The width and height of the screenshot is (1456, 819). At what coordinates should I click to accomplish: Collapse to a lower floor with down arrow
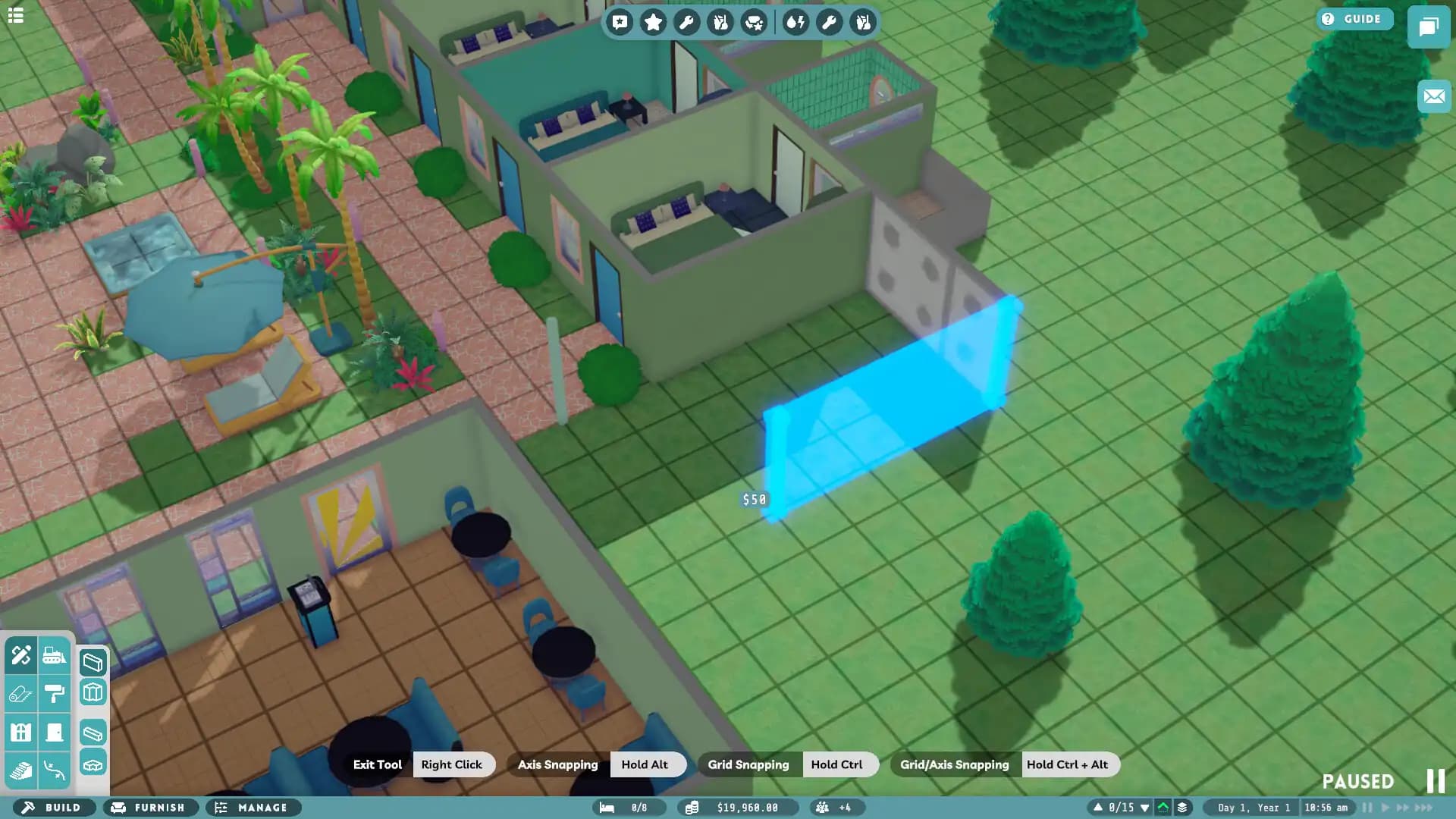(1145, 807)
